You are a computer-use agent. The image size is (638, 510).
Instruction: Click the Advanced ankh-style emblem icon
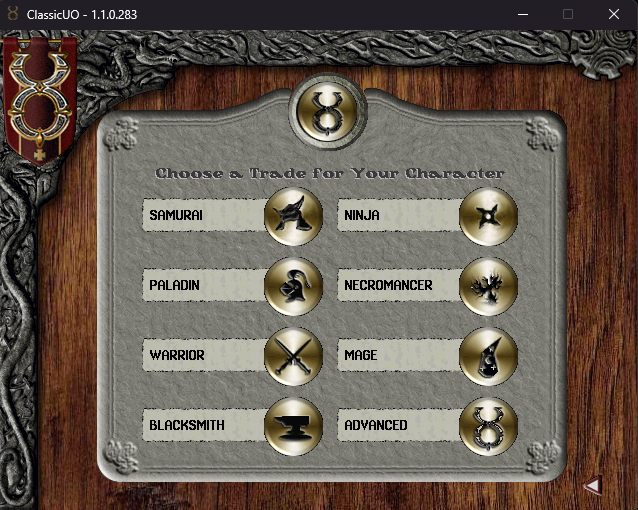488,426
